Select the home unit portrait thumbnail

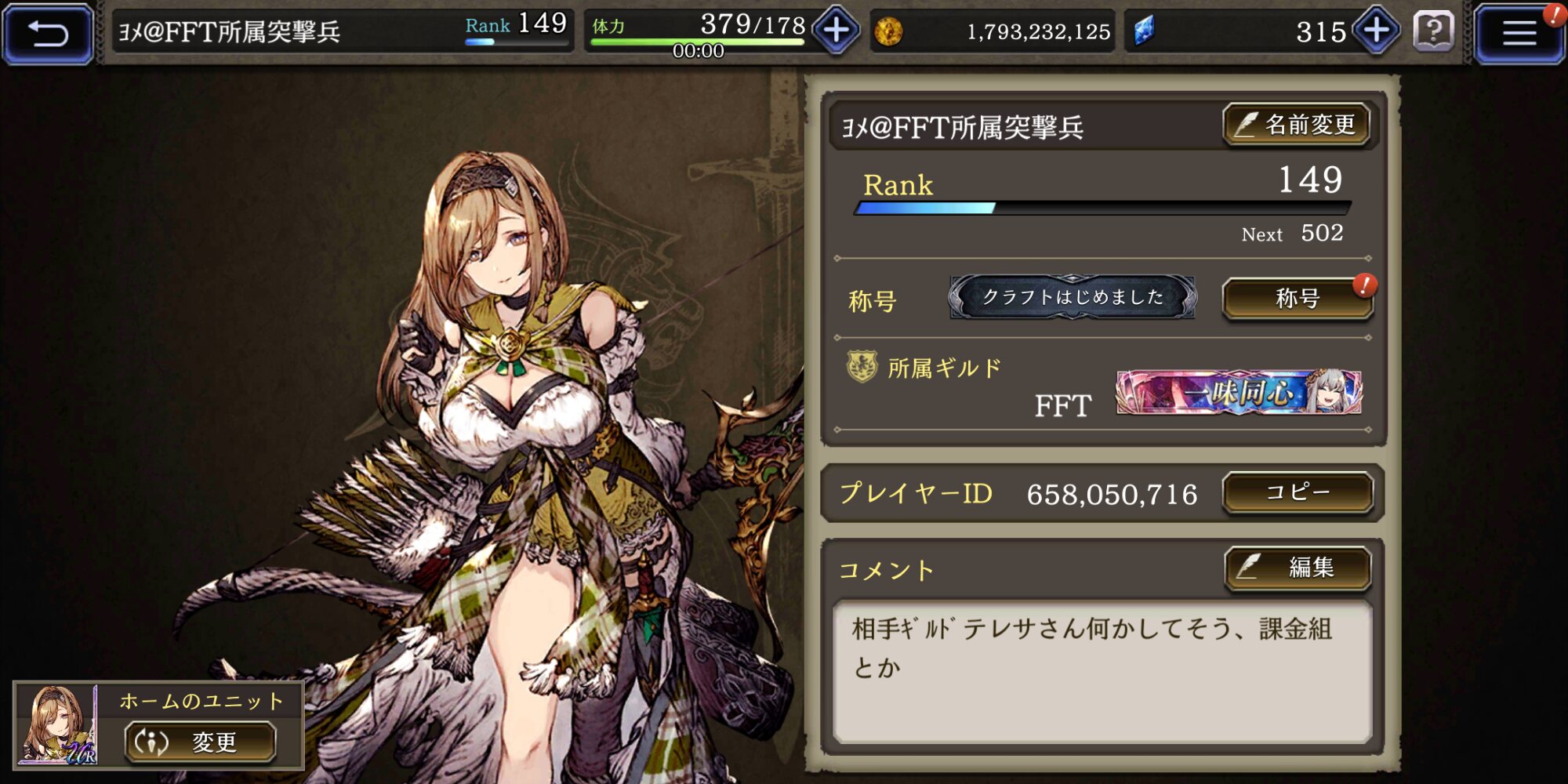click(58, 725)
